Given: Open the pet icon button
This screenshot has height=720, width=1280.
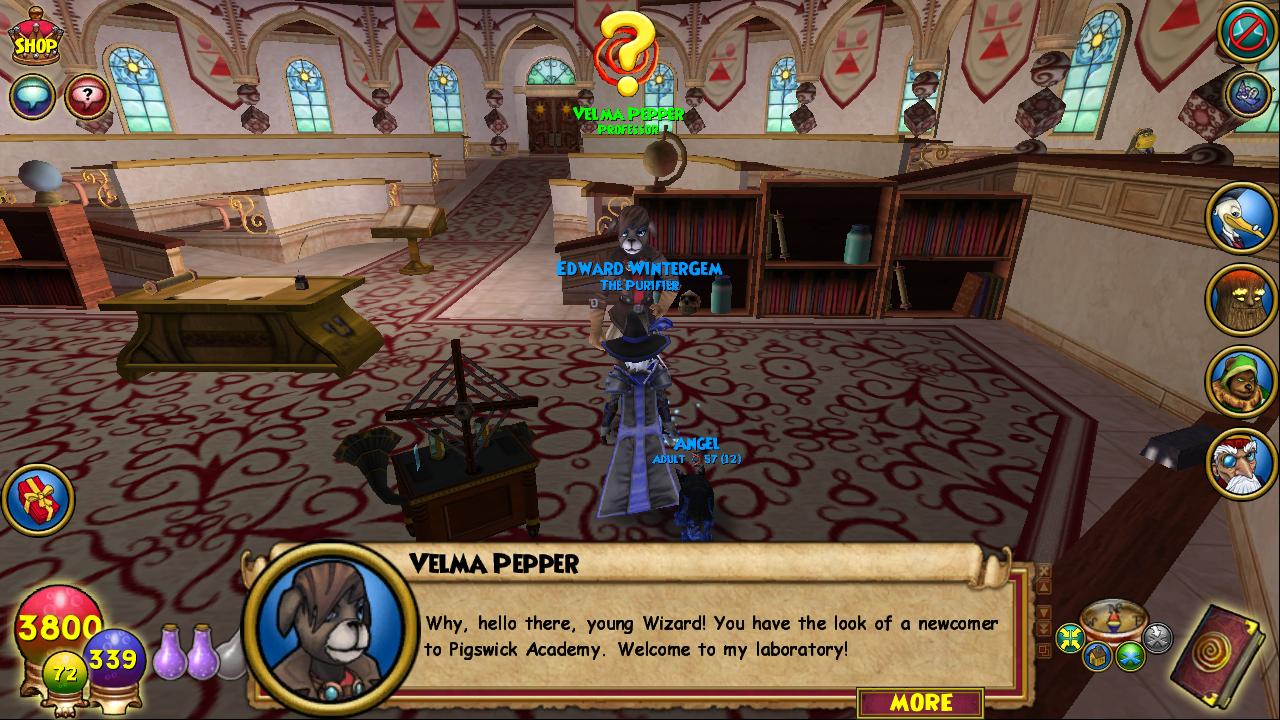Looking at the screenshot, I should tap(1248, 93).
